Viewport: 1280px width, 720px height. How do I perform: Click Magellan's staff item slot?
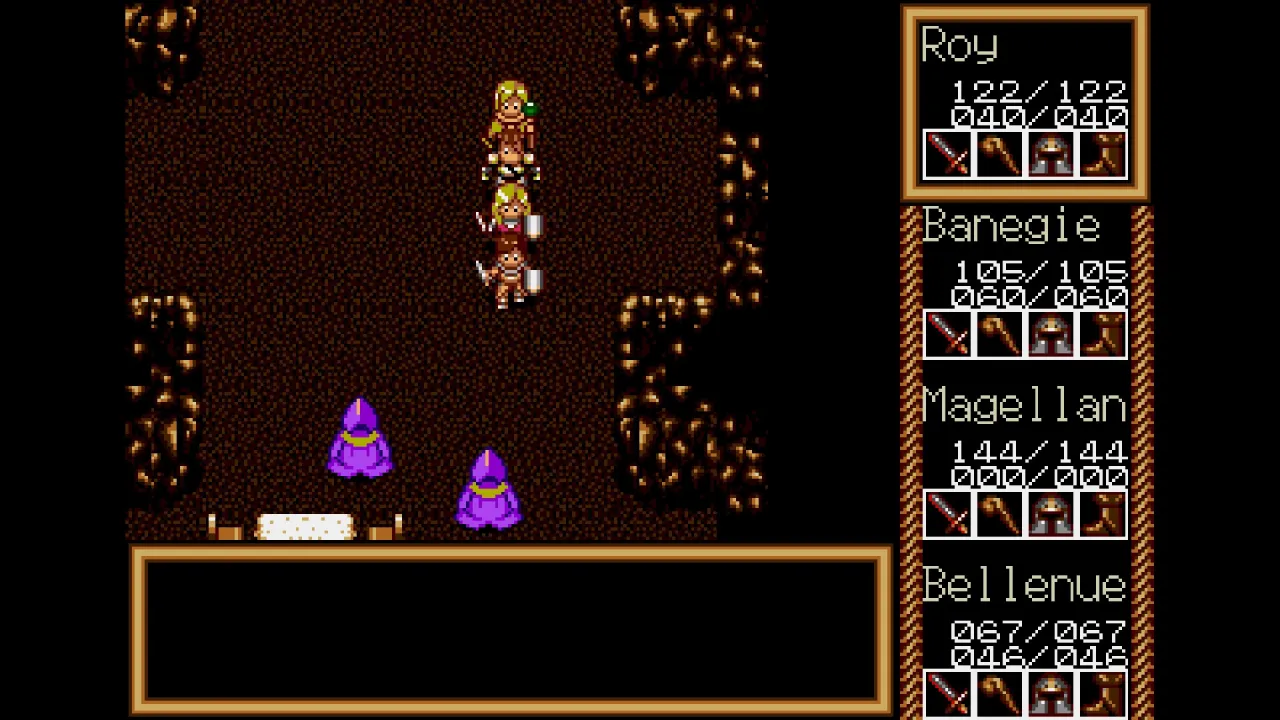click(1000, 513)
